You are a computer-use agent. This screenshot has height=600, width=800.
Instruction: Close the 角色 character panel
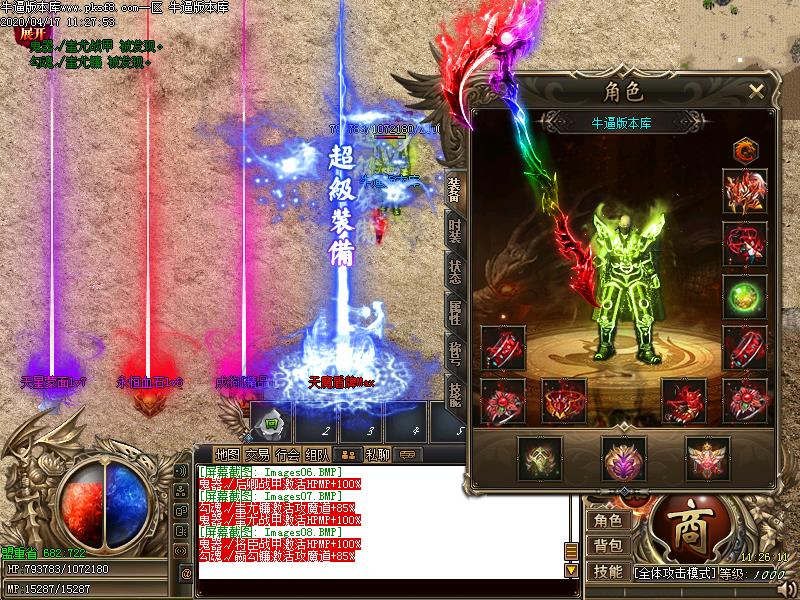(x=757, y=92)
